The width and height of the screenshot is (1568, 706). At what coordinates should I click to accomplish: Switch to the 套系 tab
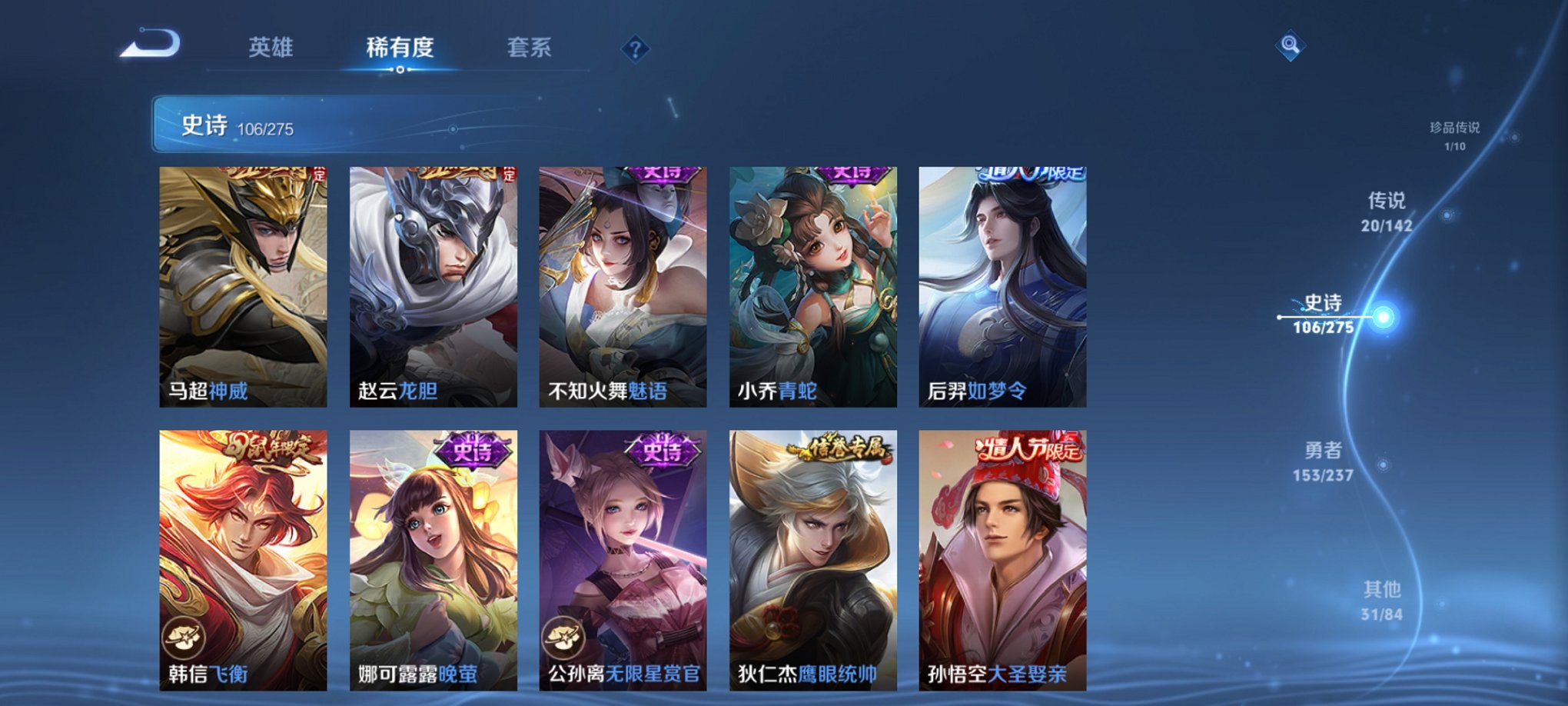[537, 48]
